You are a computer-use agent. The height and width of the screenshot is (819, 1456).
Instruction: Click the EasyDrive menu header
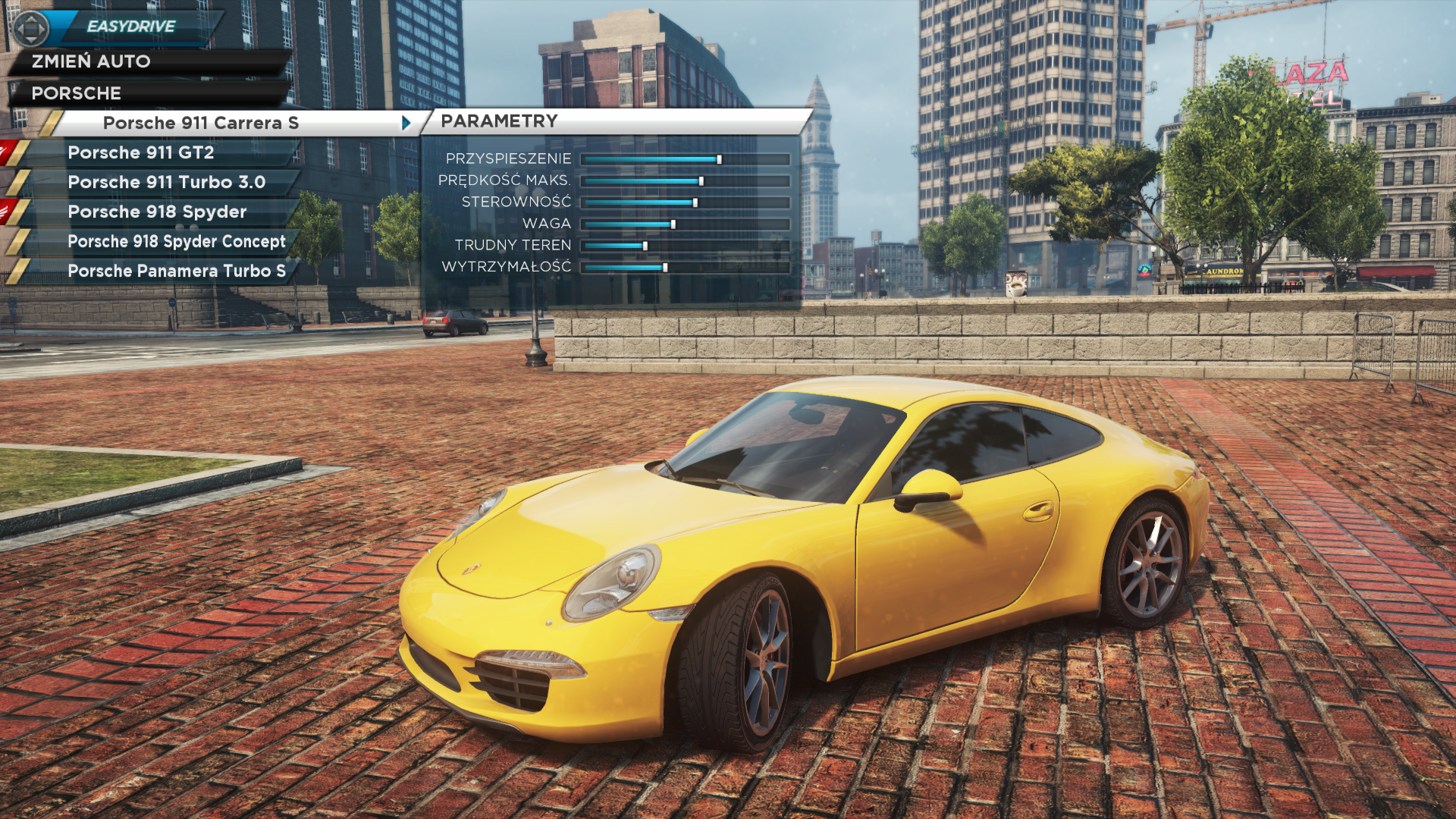tap(131, 27)
